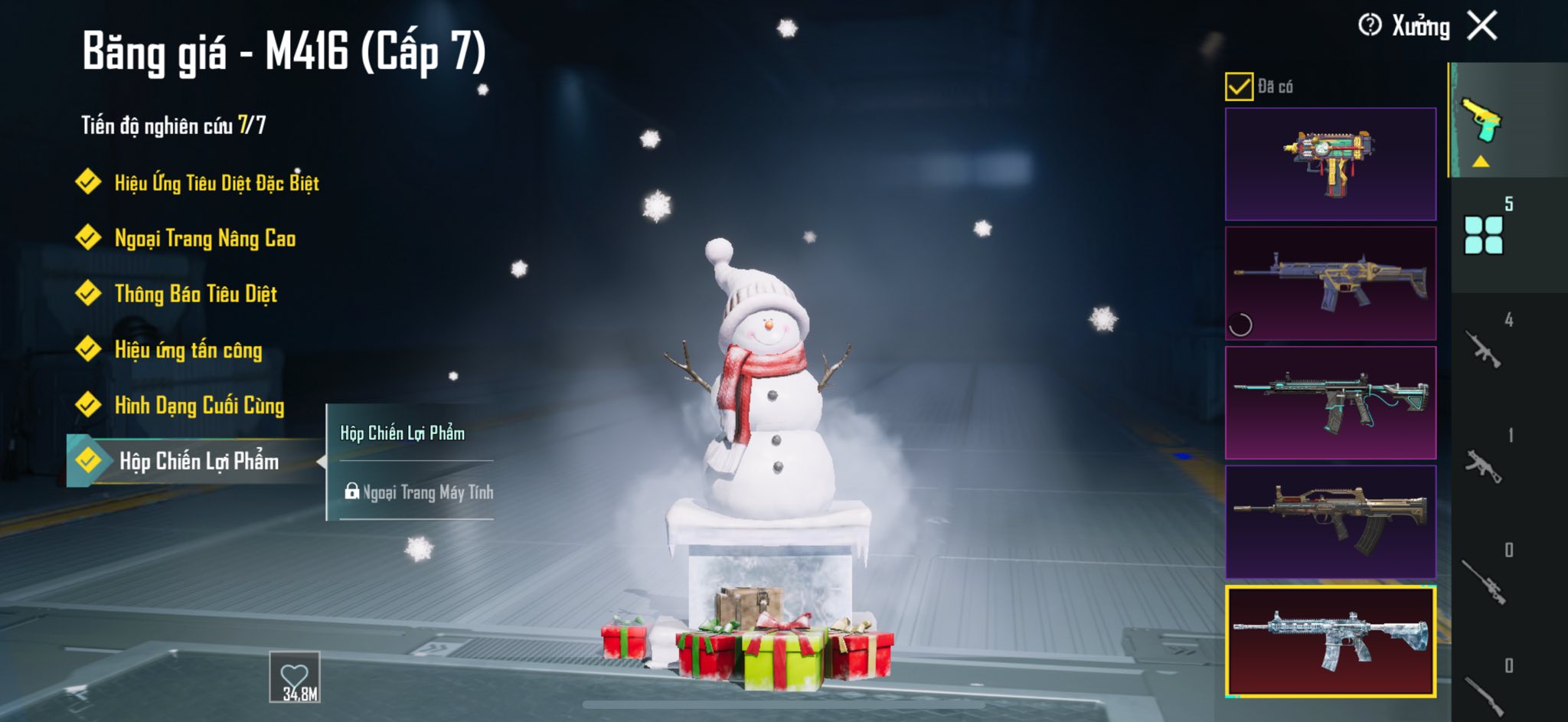
Task: Toggle the Đã có owned filter checkbox
Action: point(1238,87)
